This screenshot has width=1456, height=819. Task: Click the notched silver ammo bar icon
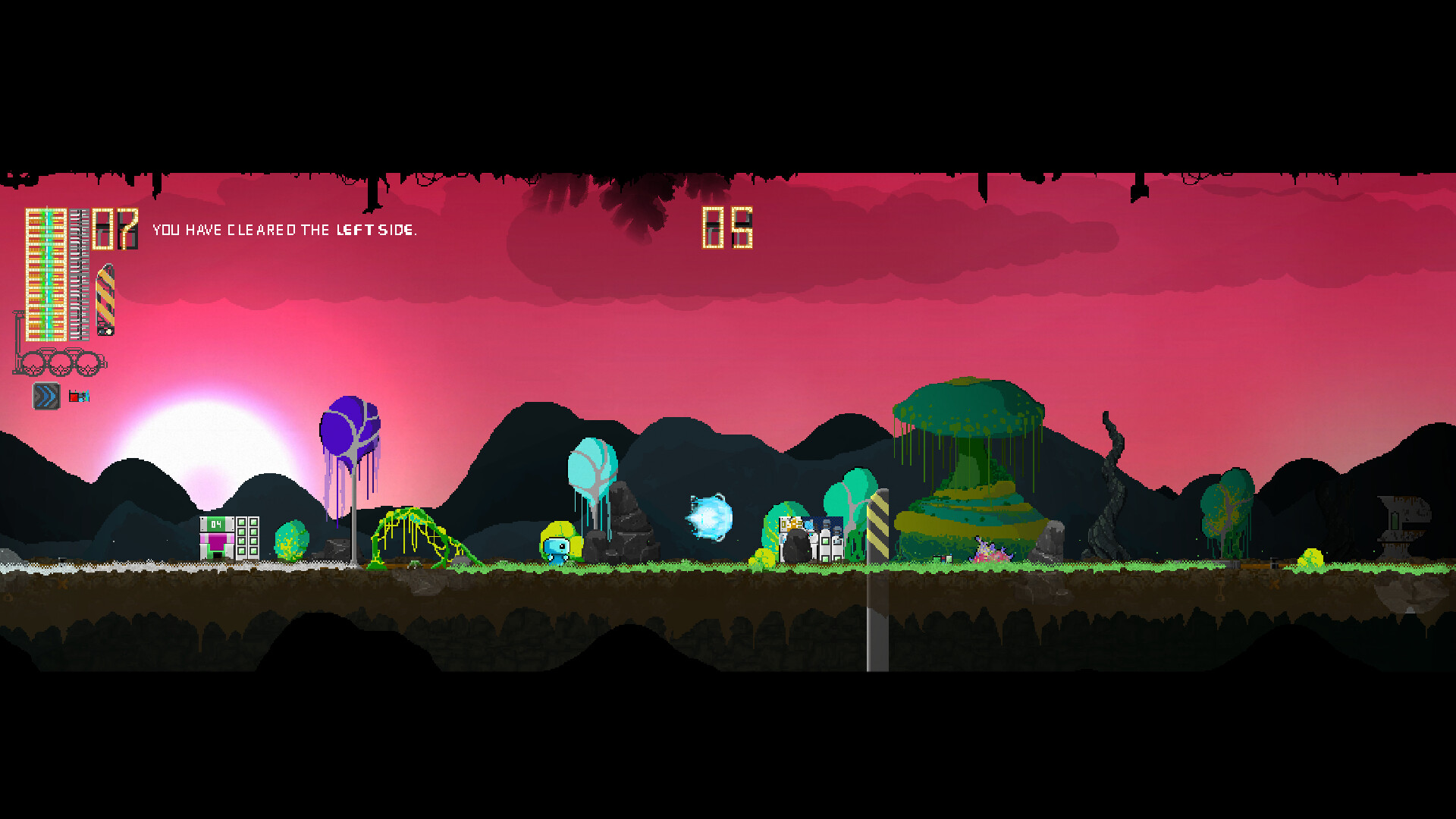coord(79,273)
